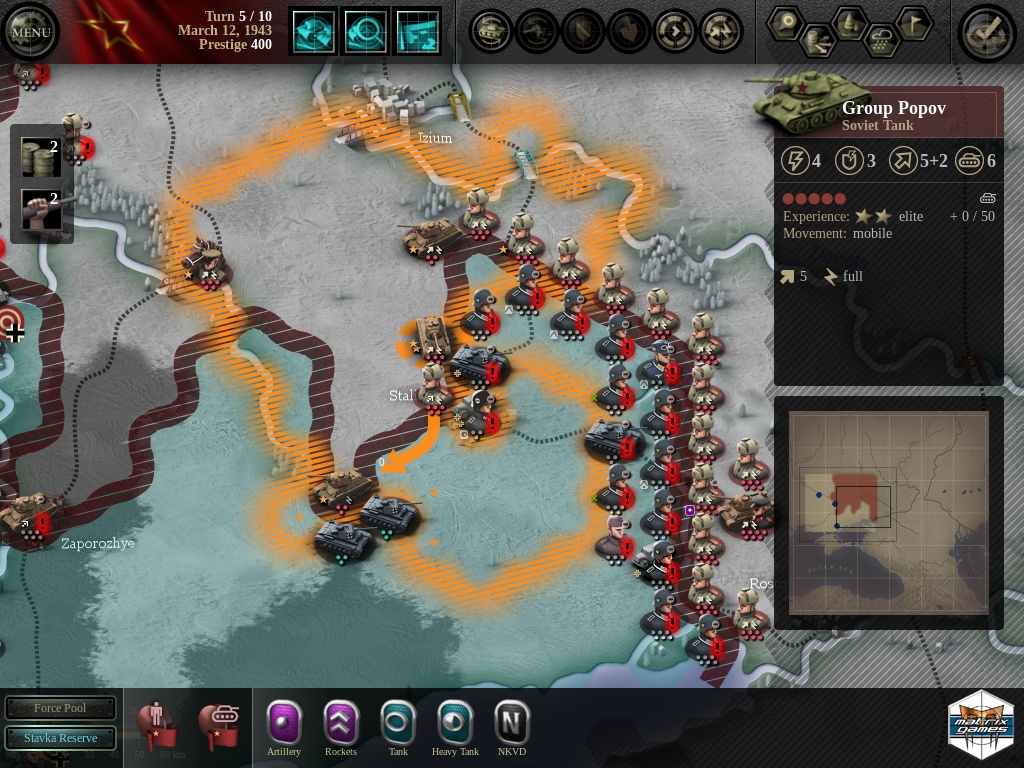Select the tank reinforcement flag icon

218,726
